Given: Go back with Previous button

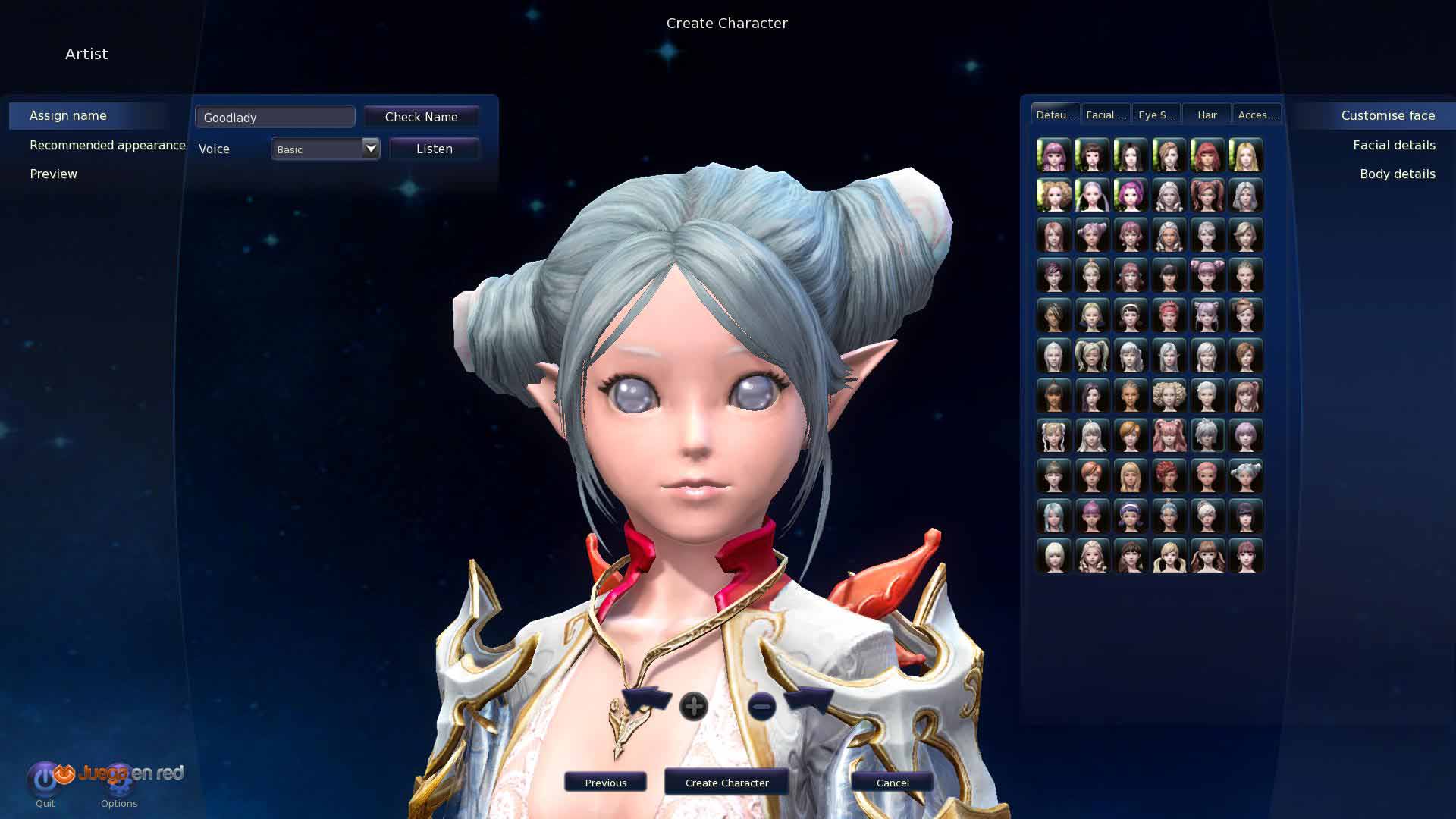Looking at the screenshot, I should pyautogui.click(x=605, y=783).
